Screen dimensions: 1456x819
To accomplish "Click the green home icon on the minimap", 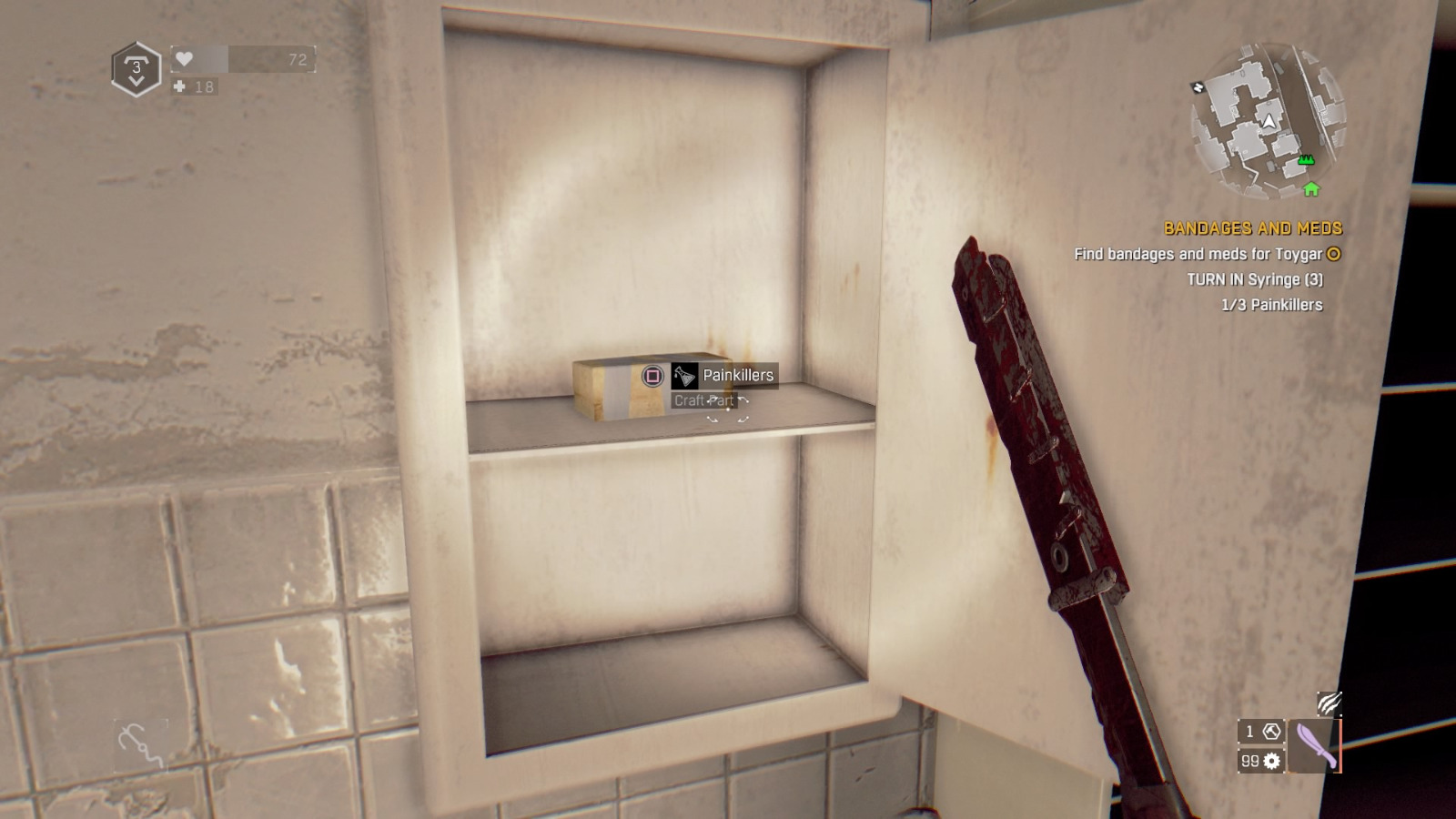I will (1310, 190).
